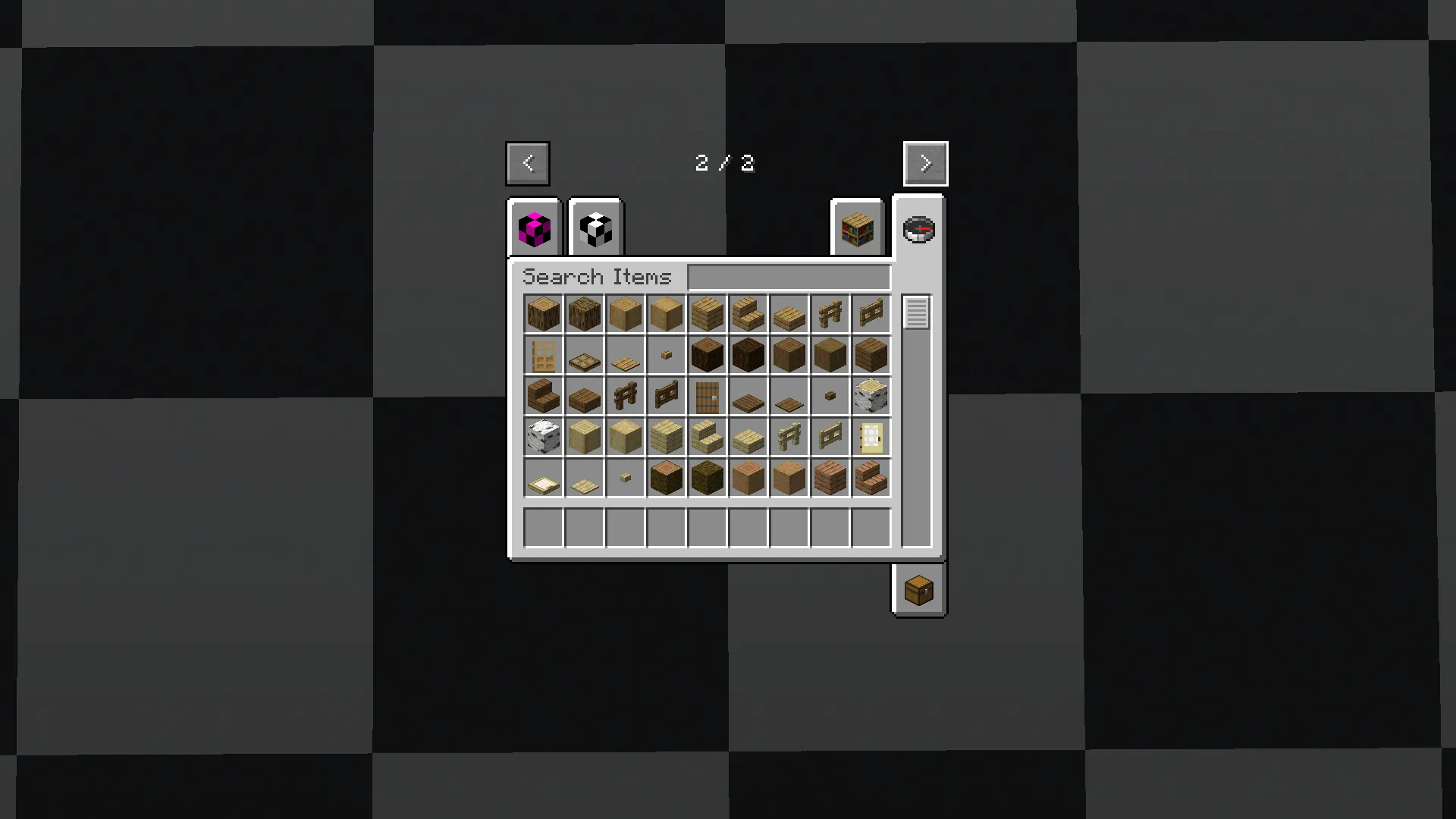Screen dimensions: 1456x819
Task: Select the oak door item
Action: click(x=543, y=354)
